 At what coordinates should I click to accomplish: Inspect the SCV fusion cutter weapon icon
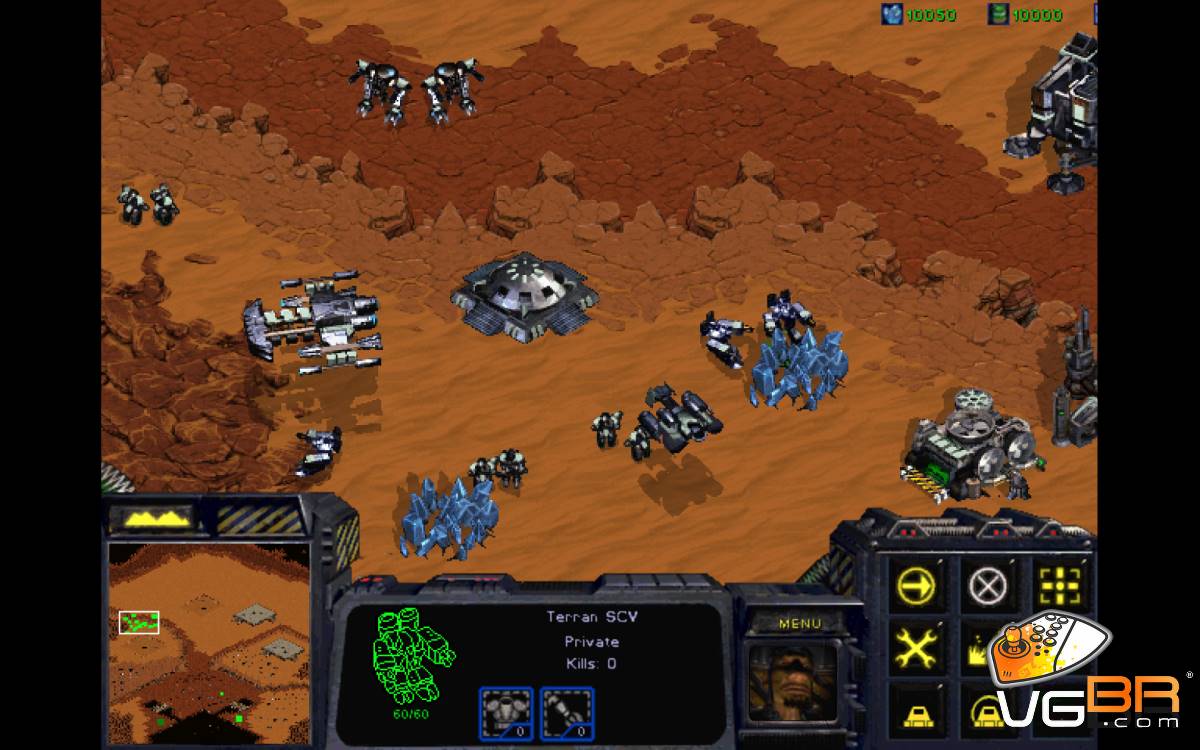click(567, 712)
